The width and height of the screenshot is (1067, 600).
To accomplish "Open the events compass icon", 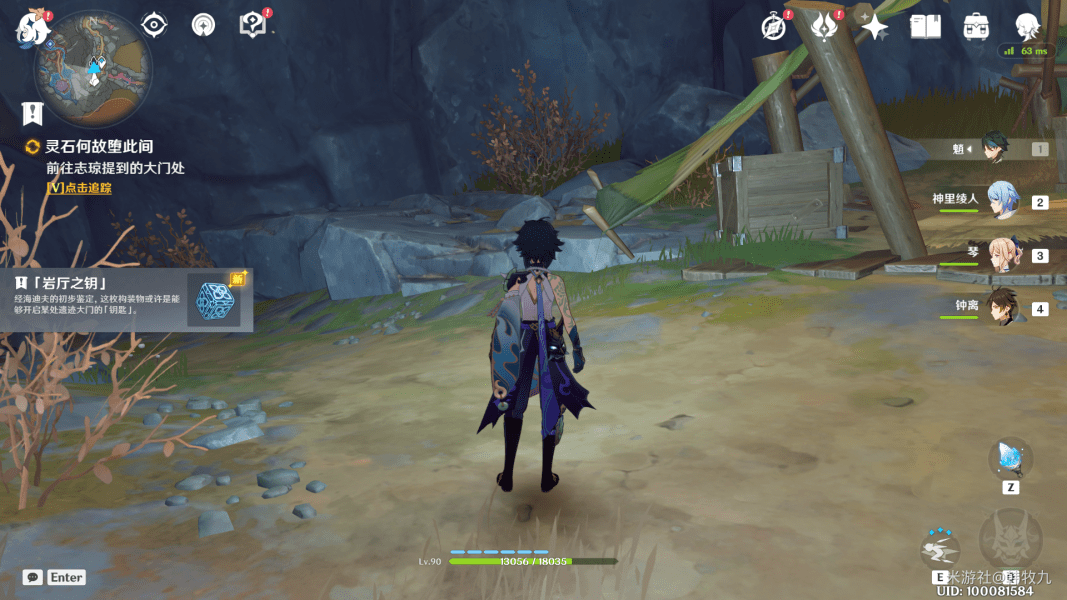I will point(773,27).
